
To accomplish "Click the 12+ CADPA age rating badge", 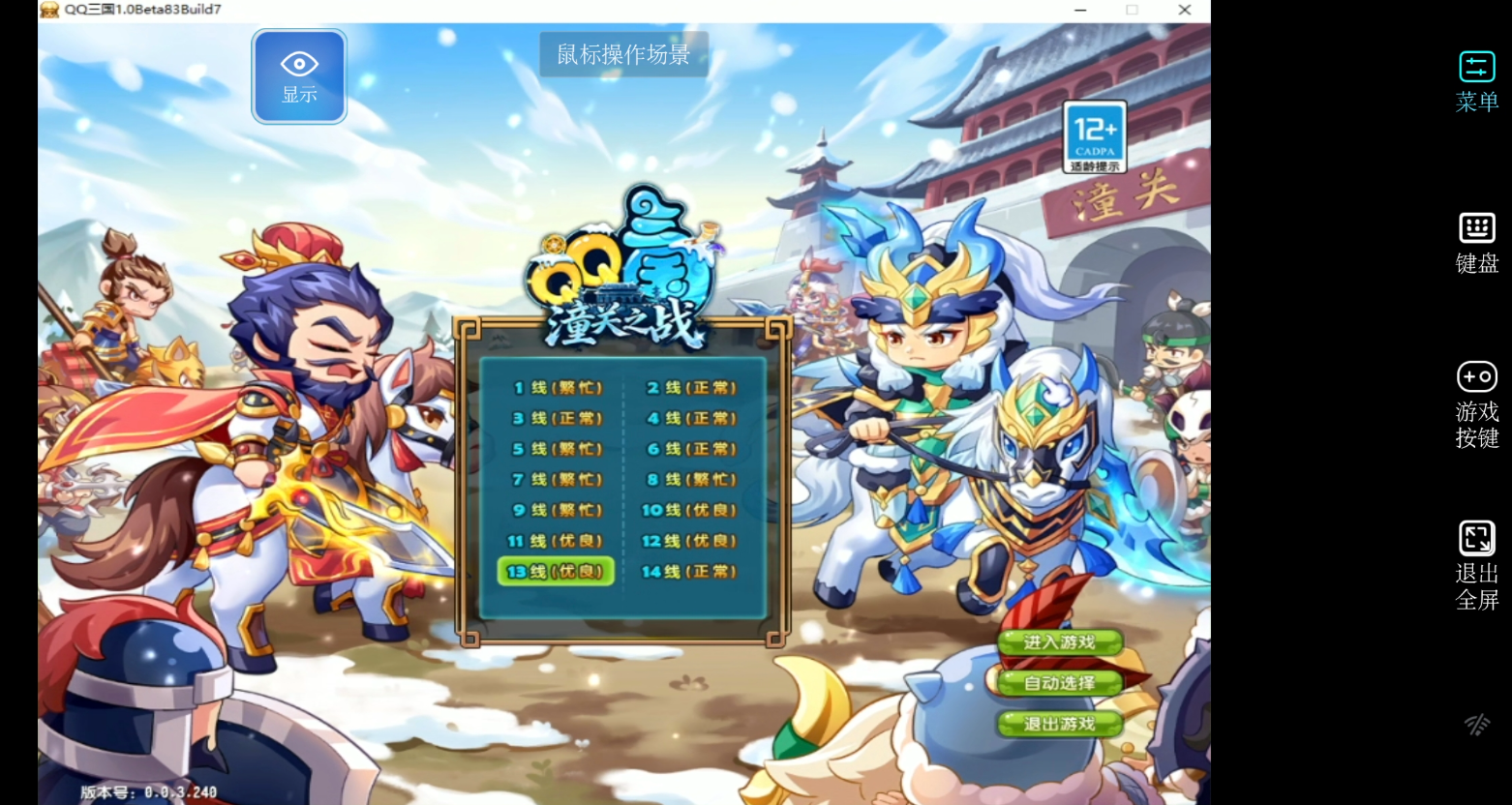I will pos(1094,136).
